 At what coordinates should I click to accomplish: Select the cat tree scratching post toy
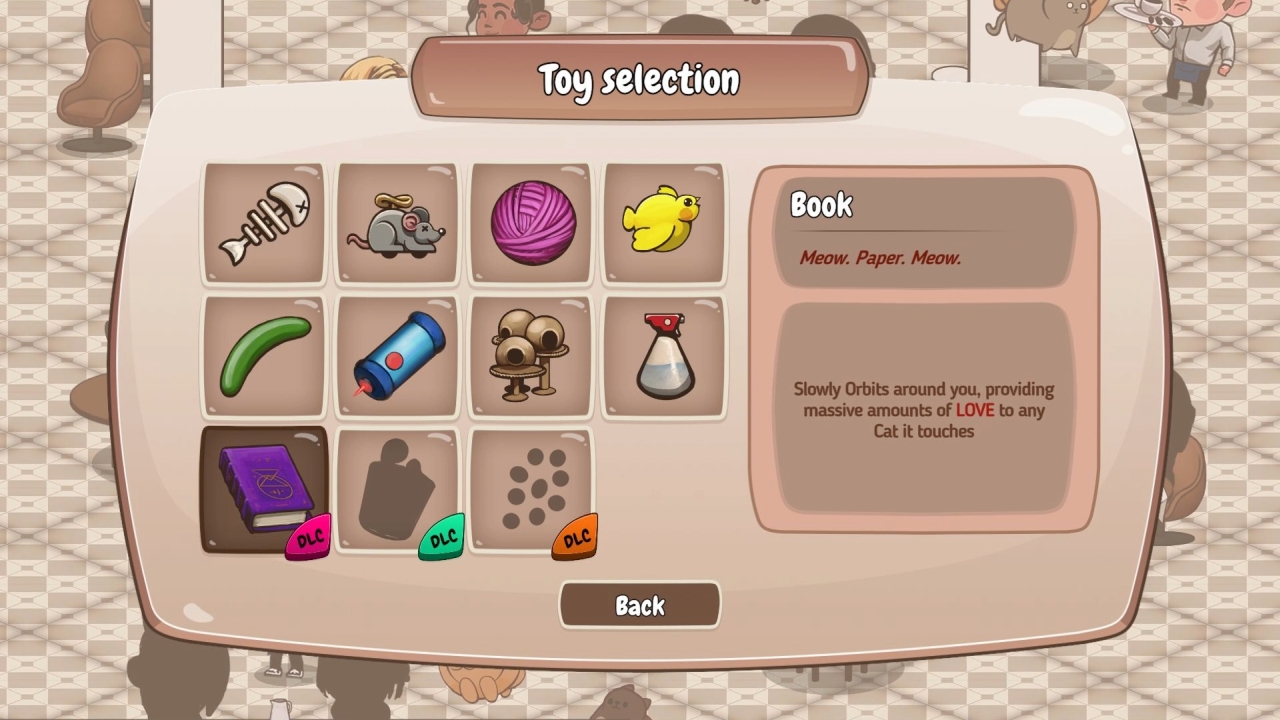tap(530, 355)
